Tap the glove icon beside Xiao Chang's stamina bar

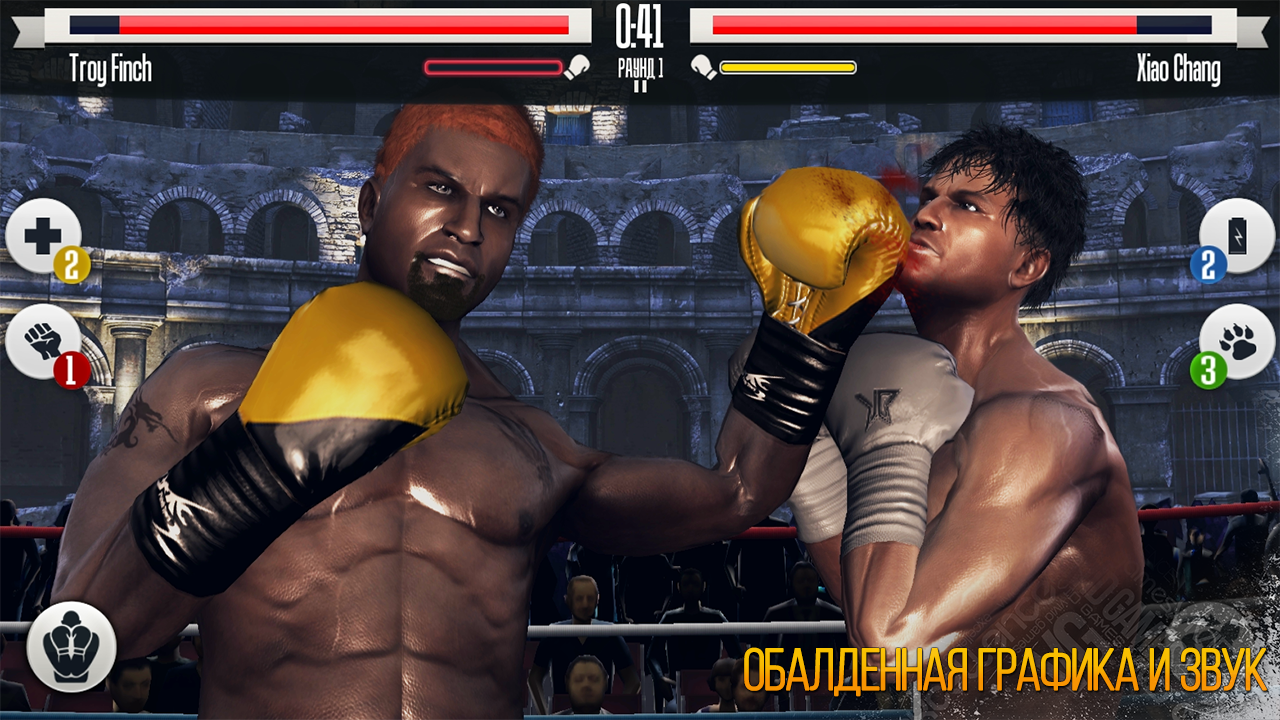pos(703,66)
